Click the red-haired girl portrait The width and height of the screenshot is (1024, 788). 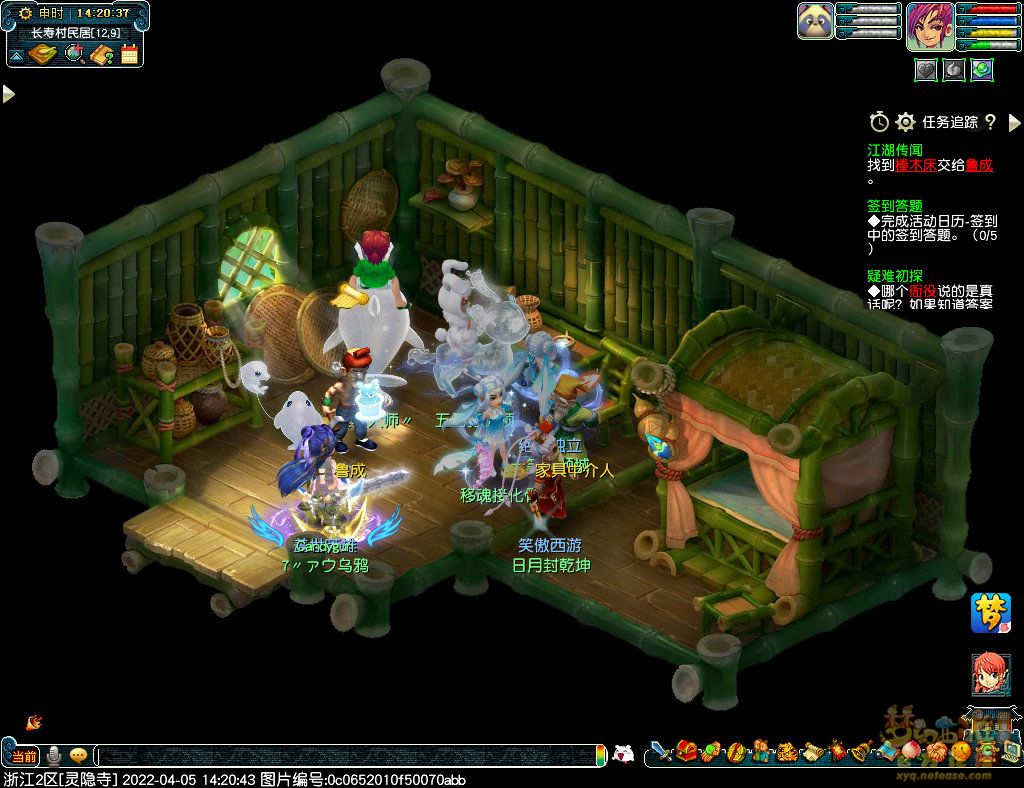pos(990,675)
